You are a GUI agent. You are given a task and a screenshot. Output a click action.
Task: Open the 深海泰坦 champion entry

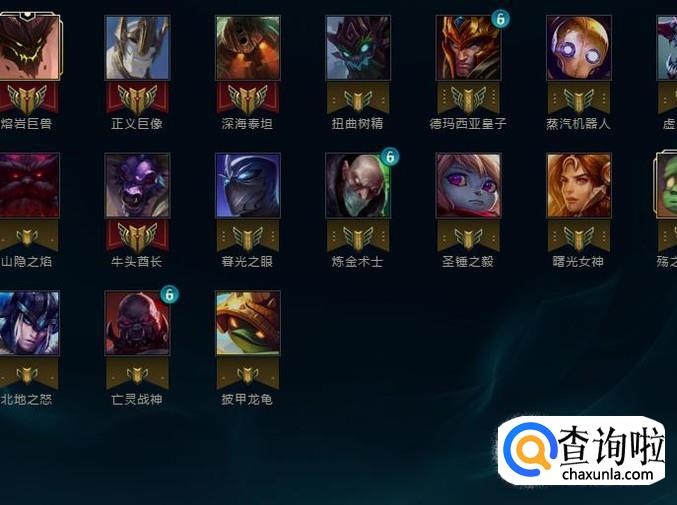[x=248, y=48]
